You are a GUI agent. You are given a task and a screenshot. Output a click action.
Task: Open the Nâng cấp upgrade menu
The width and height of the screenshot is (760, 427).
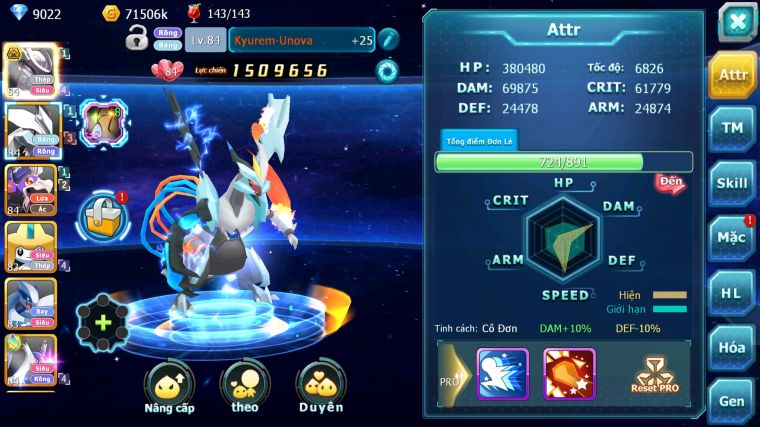169,386
